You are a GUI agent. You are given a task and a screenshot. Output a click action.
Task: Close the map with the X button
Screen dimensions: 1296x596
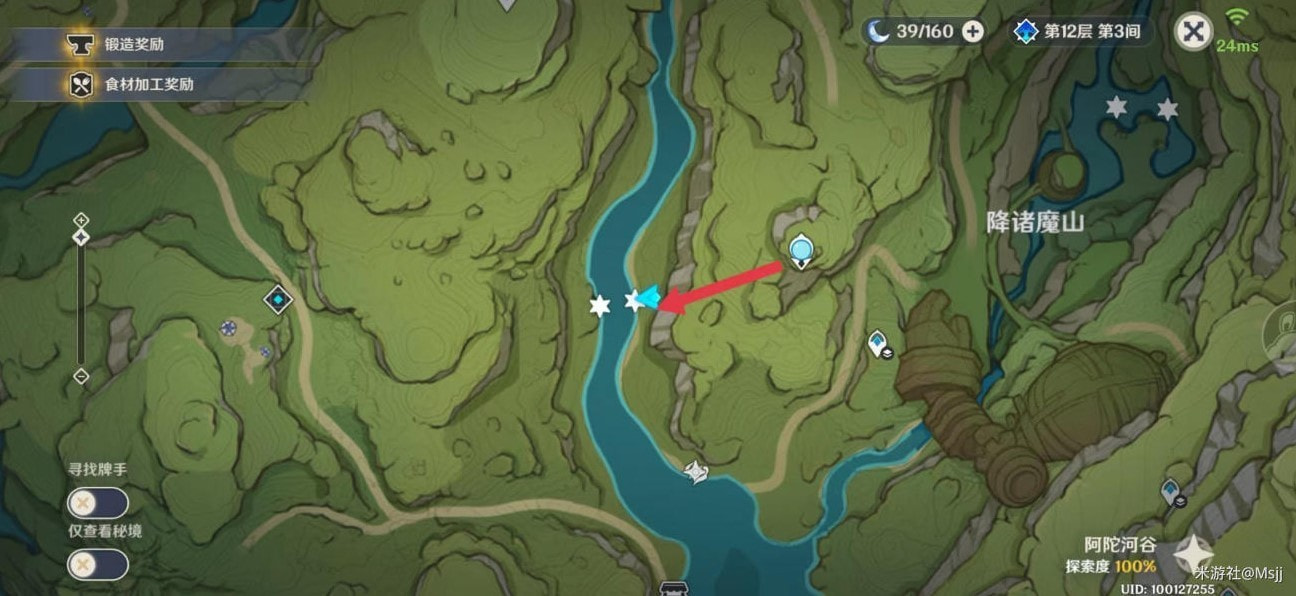tap(1191, 31)
